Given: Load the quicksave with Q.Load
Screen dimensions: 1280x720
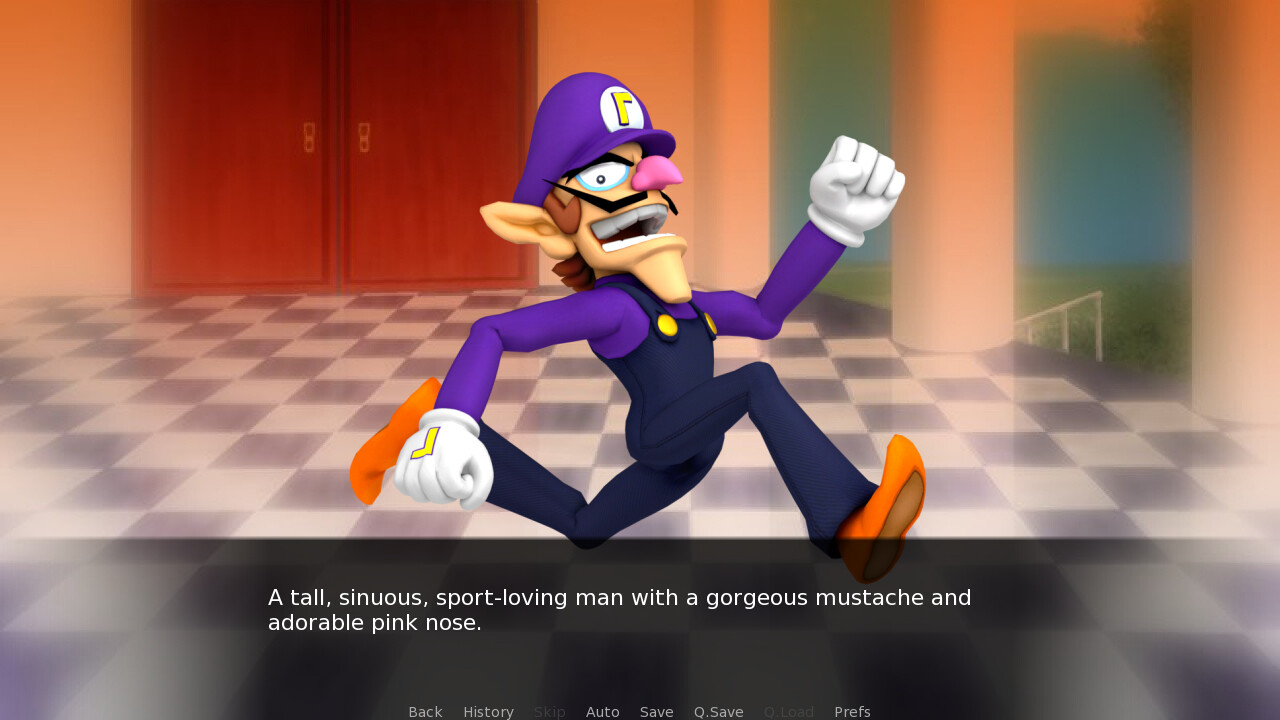Looking at the screenshot, I should (788, 711).
